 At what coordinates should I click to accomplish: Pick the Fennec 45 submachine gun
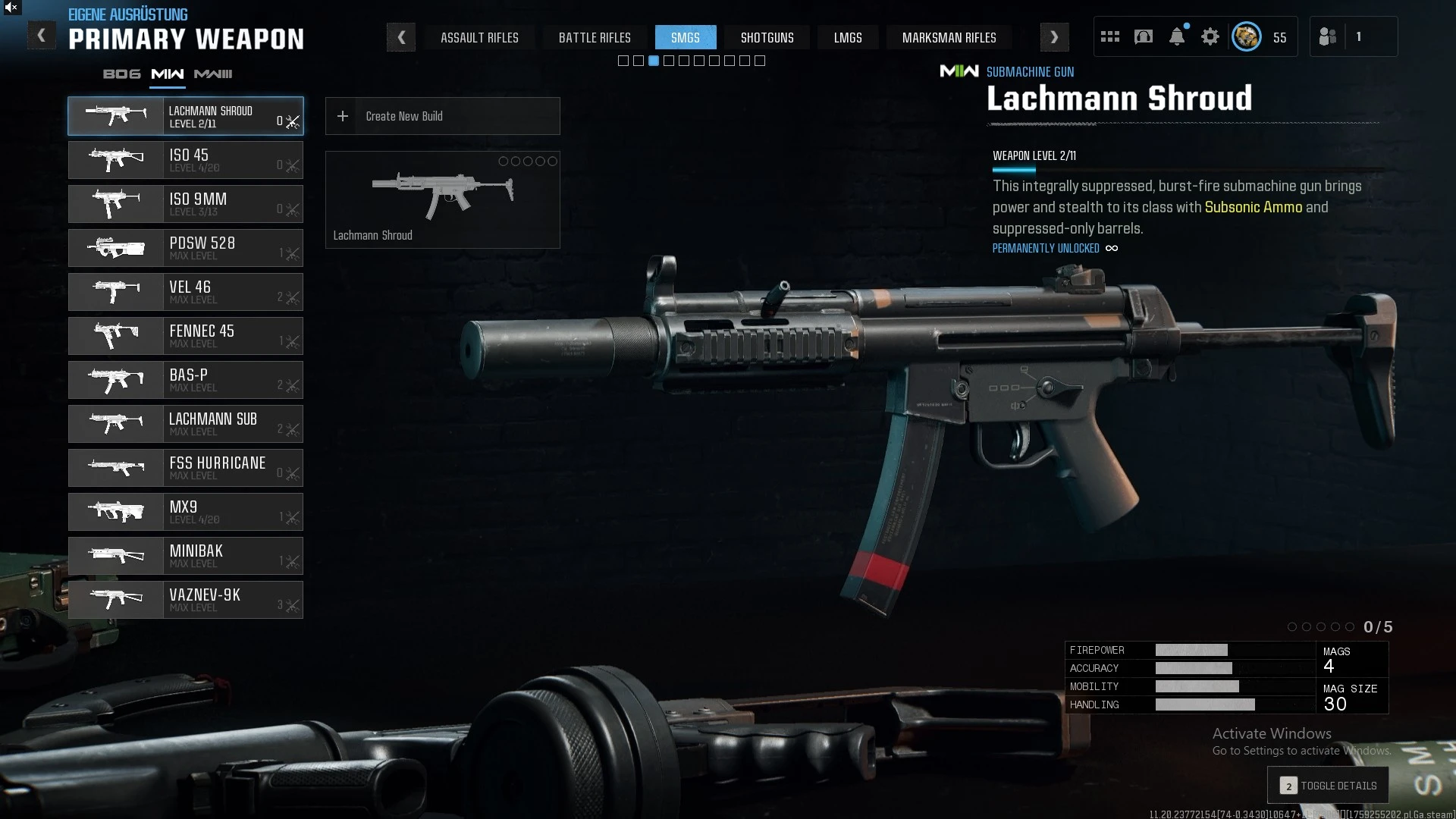pyautogui.click(x=186, y=336)
